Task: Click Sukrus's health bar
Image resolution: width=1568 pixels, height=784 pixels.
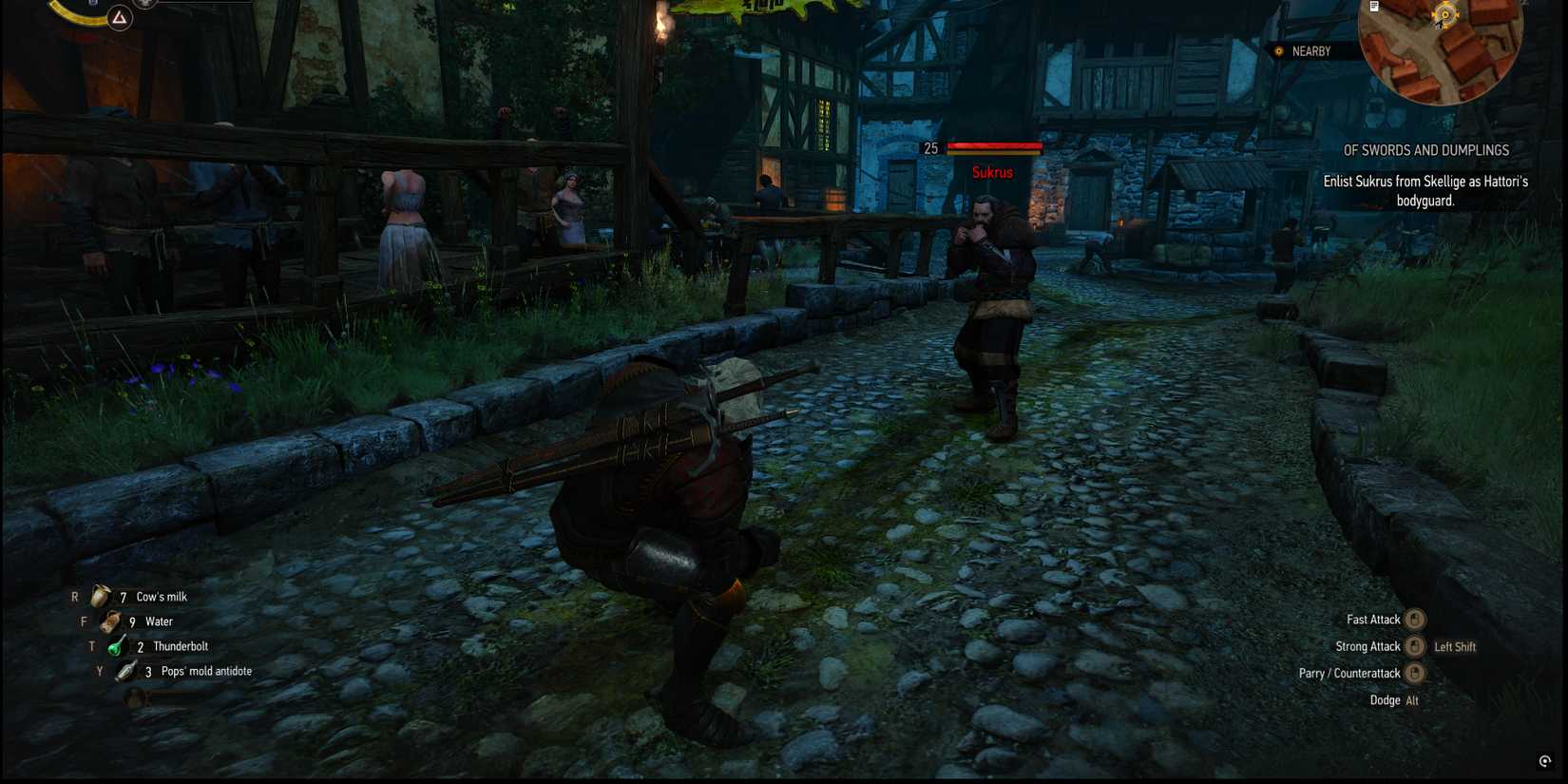Action: 994,149
